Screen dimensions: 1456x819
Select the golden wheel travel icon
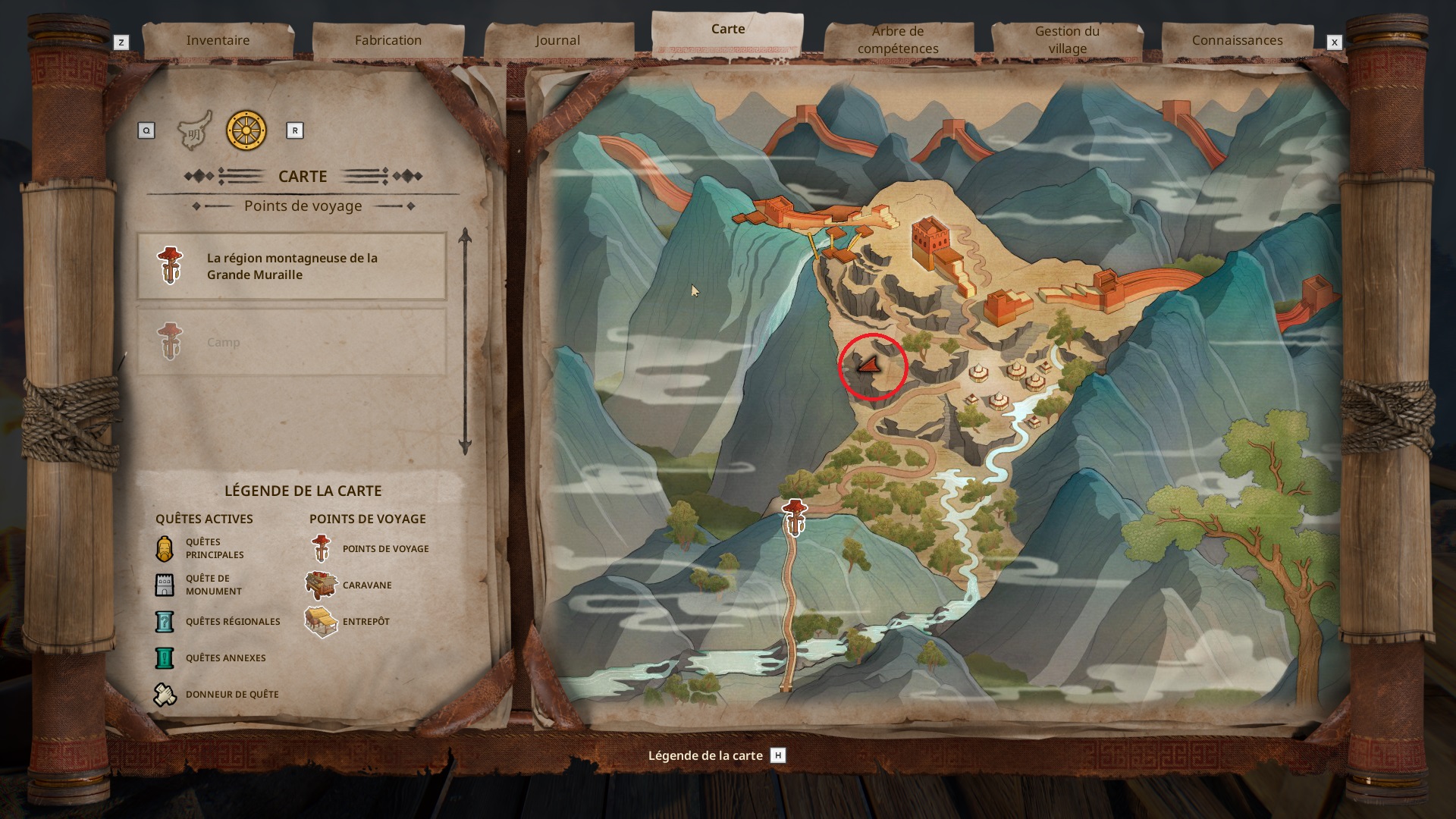pyautogui.click(x=246, y=130)
